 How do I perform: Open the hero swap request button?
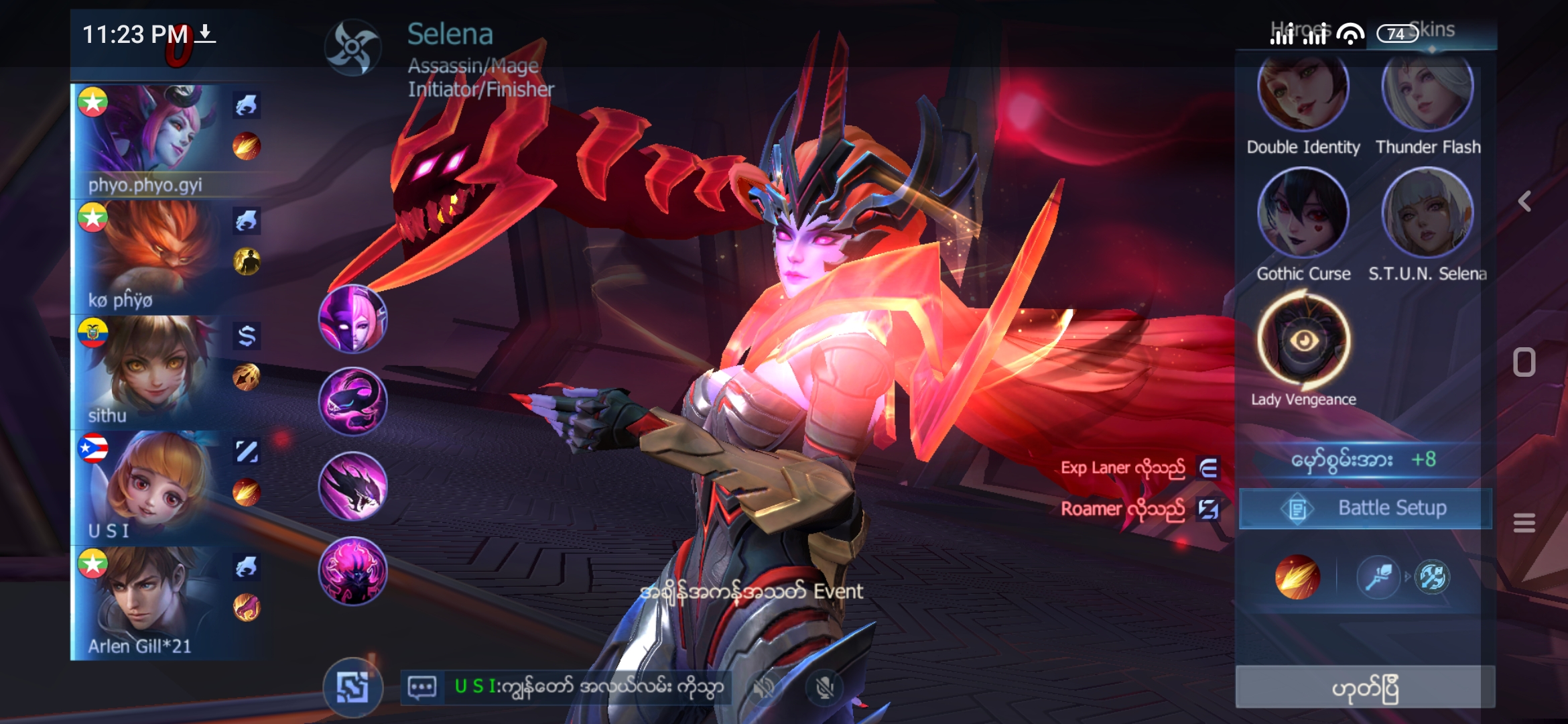coord(352,687)
